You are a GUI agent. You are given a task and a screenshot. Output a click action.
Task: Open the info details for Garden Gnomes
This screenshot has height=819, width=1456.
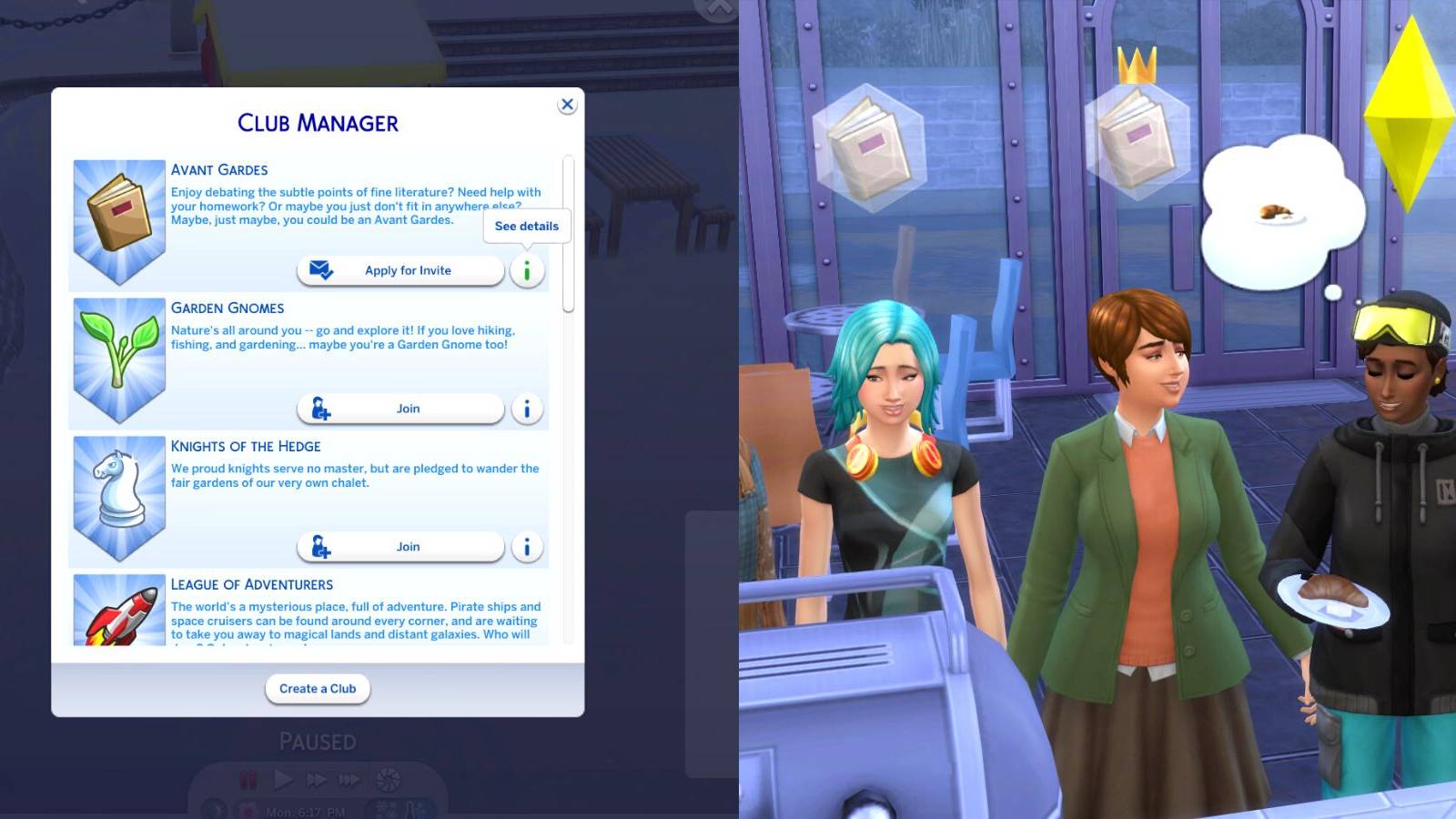[x=527, y=409]
